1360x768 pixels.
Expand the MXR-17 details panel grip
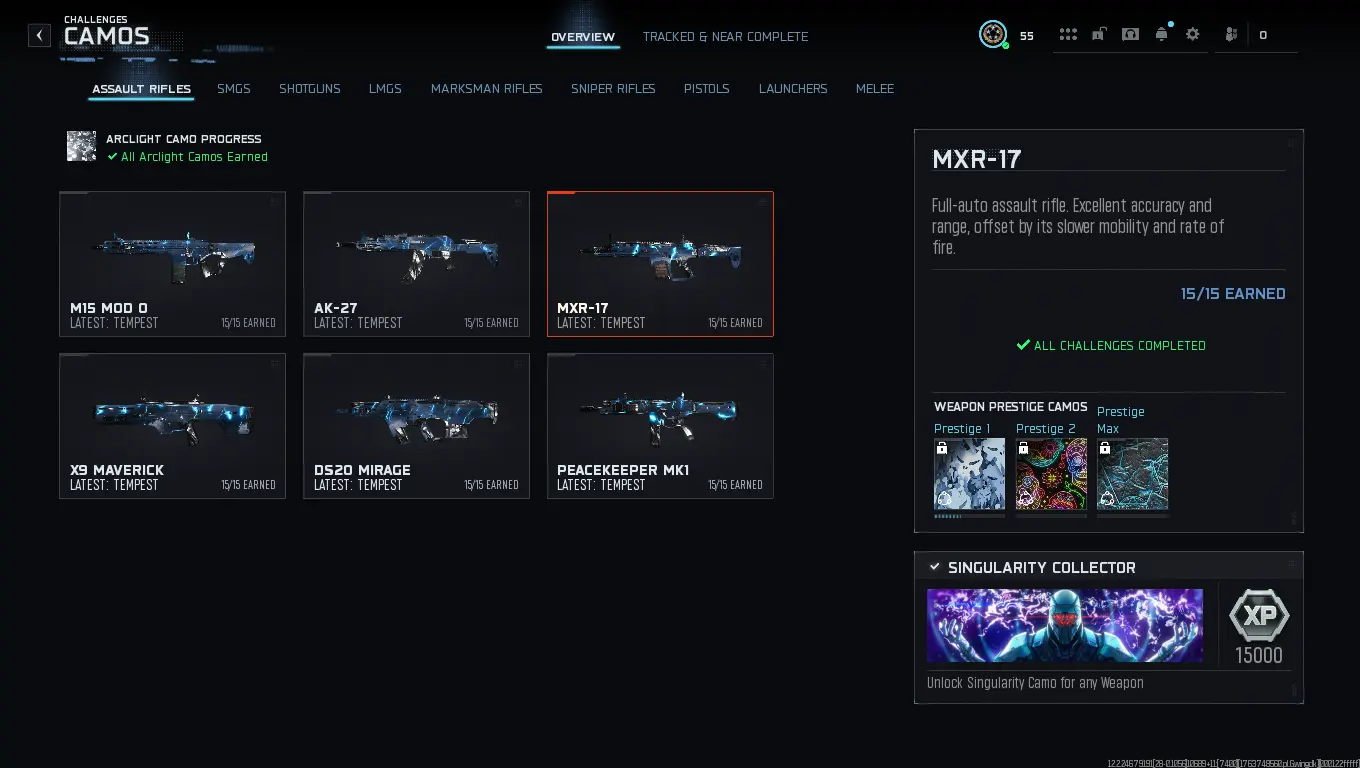1293,141
